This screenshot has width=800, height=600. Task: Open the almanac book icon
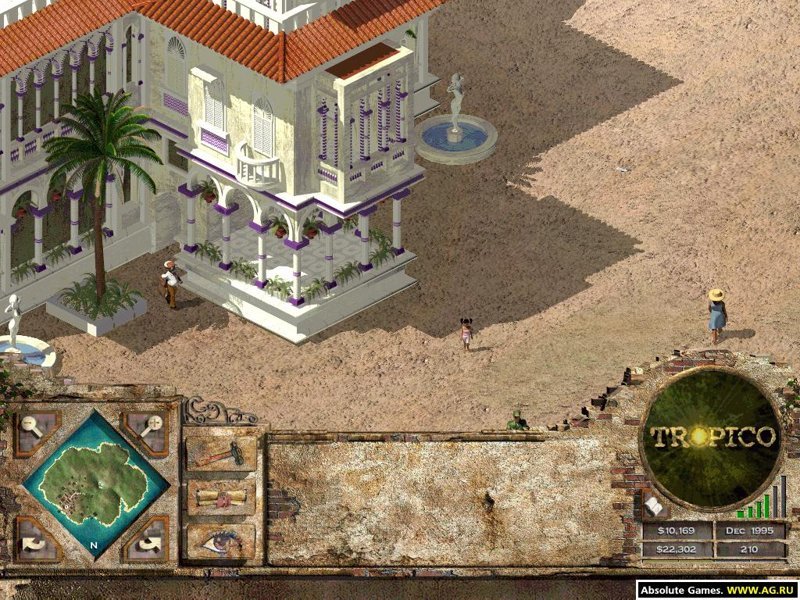[656, 507]
